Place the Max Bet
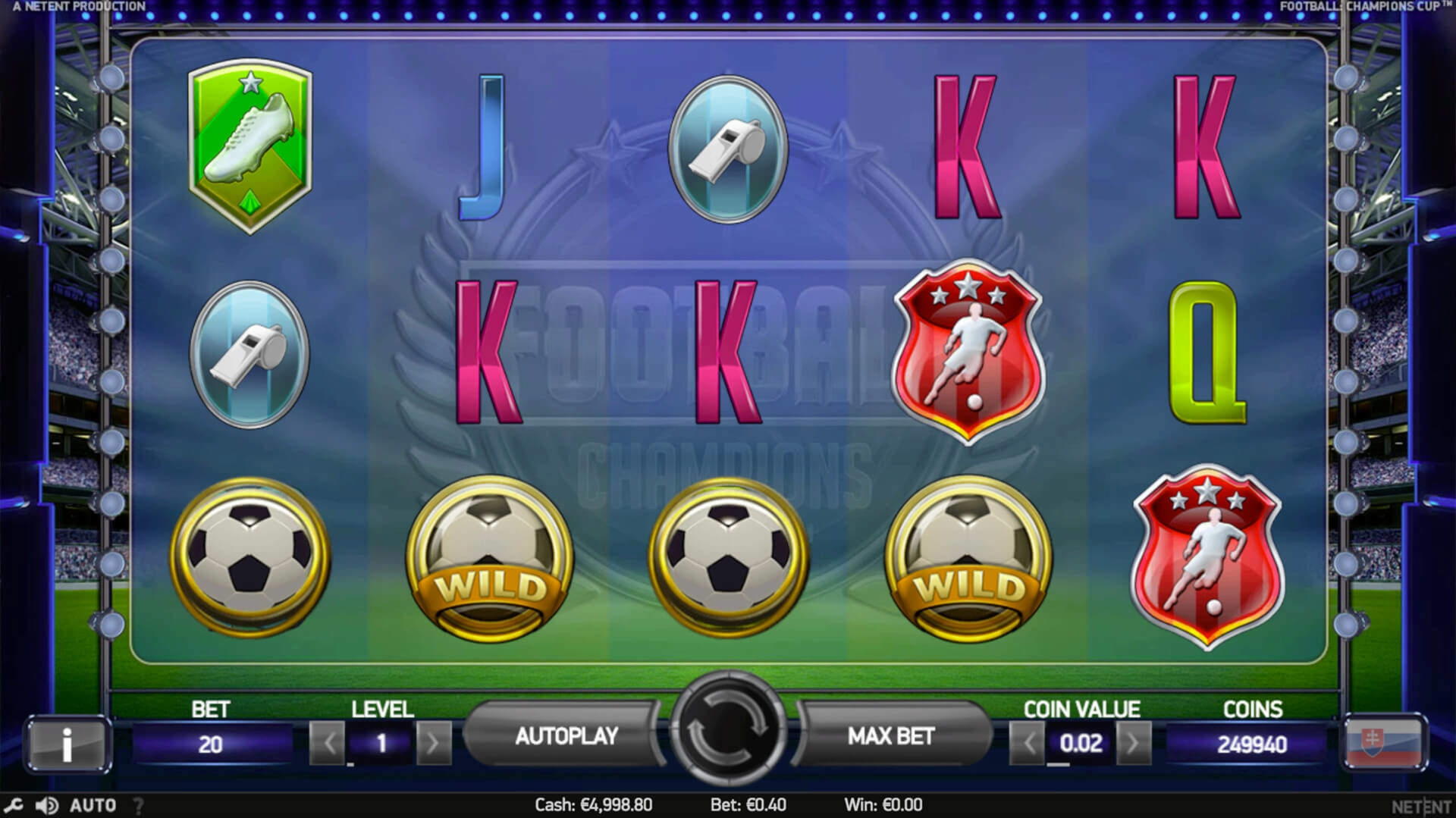 (890, 736)
